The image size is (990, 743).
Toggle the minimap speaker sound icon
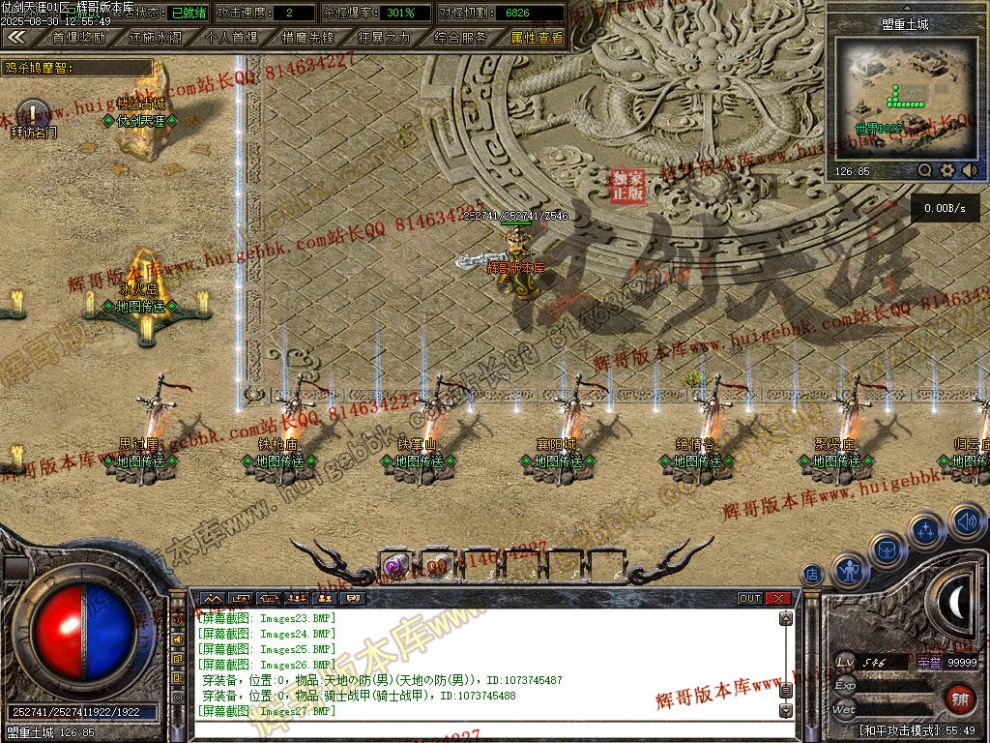[x=969, y=171]
